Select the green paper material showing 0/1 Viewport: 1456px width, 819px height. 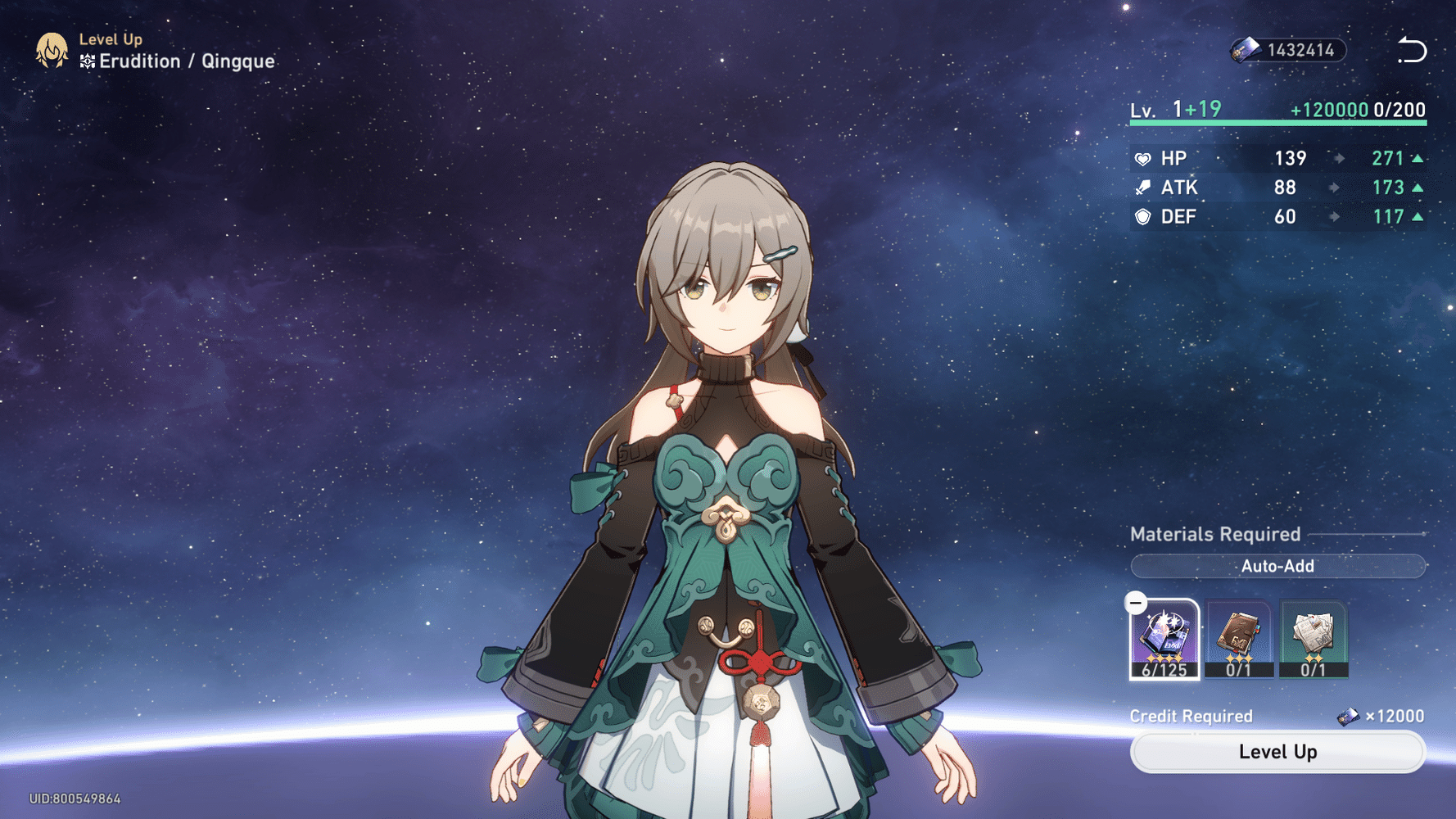[1314, 639]
